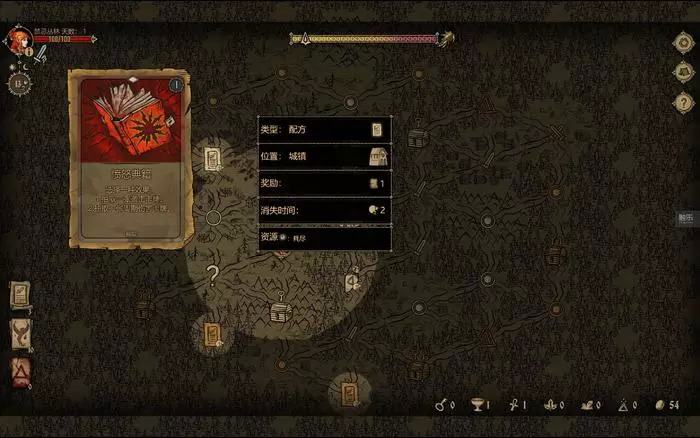Click the day-night moon dial
The image size is (700, 438).
pos(19,83)
